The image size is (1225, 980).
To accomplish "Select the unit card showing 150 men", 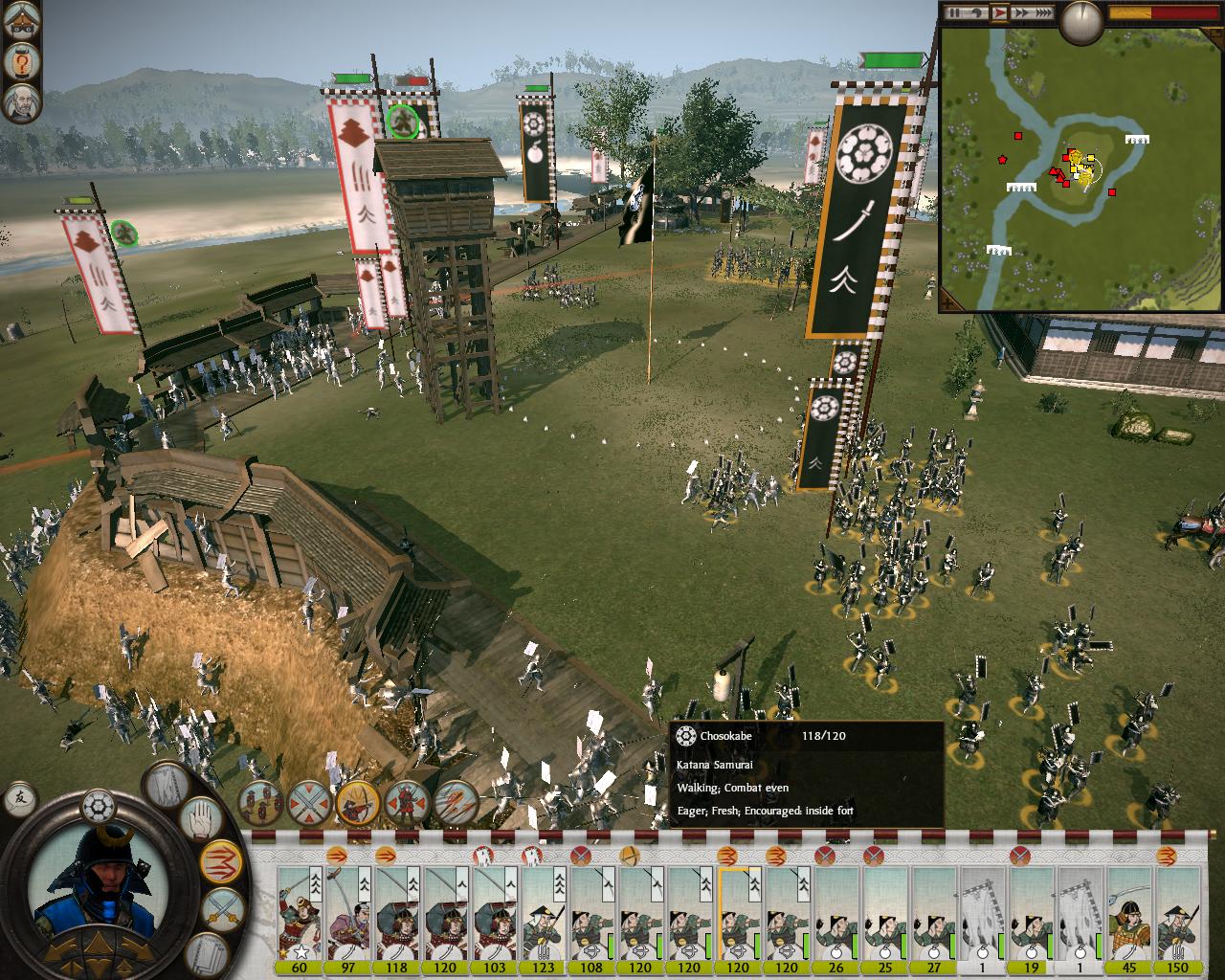I will [1178, 916].
